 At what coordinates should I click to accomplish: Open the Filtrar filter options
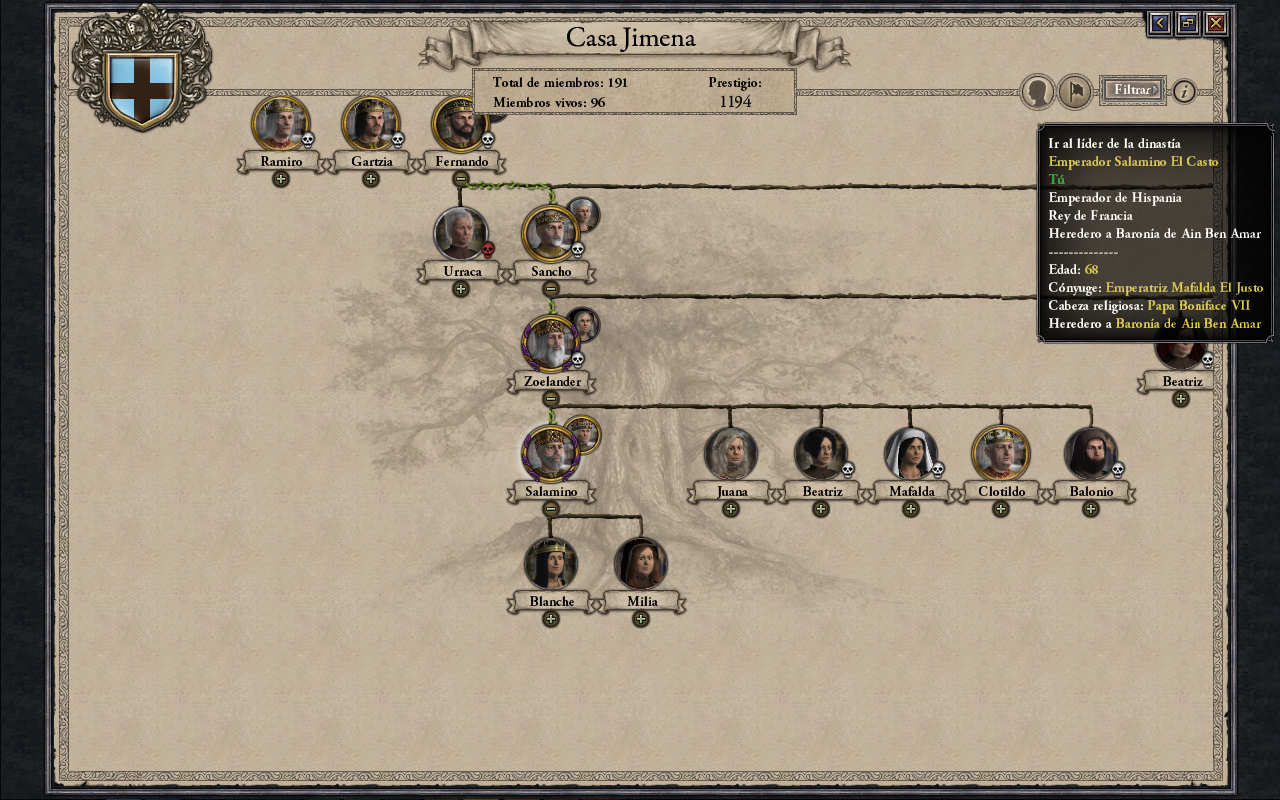[x=1132, y=90]
